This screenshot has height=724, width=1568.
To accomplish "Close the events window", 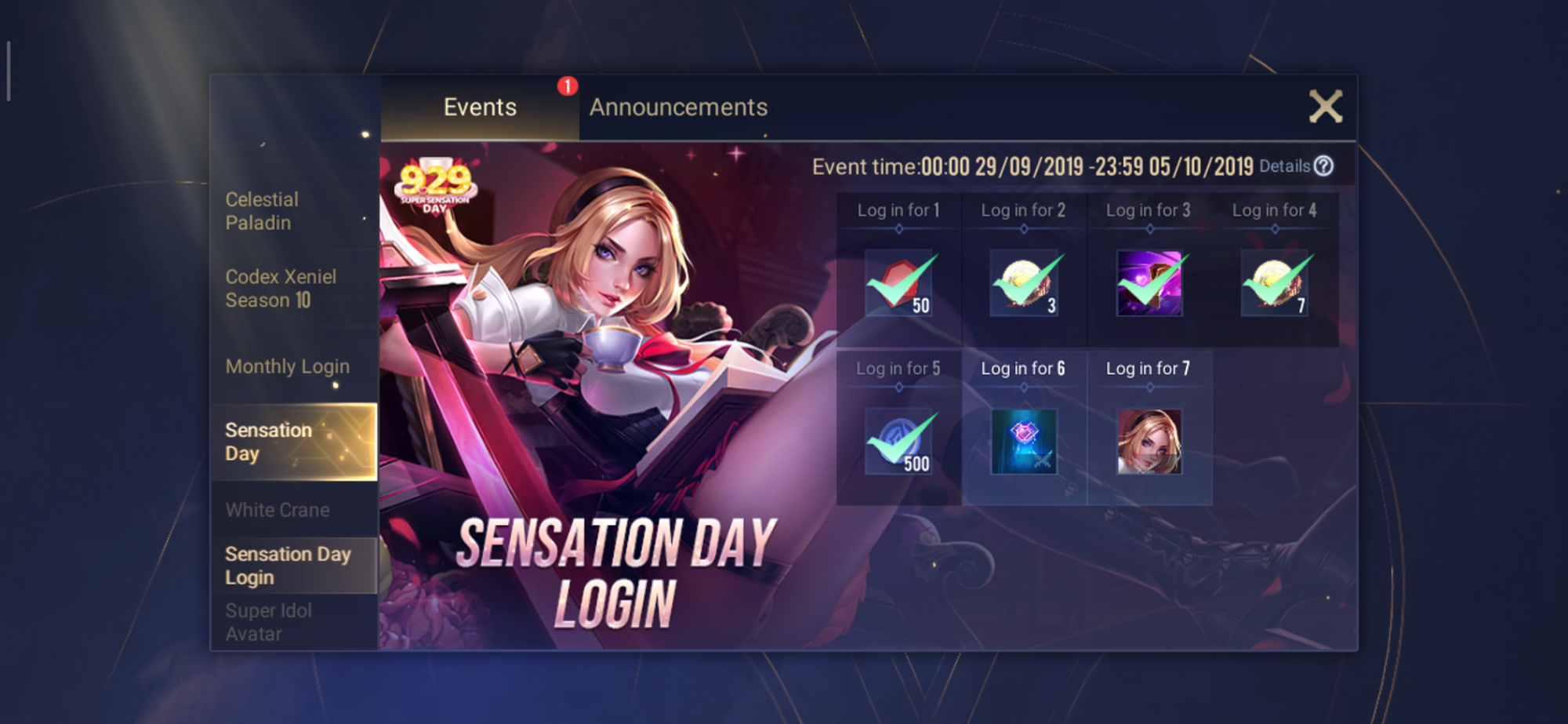I will [x=1325, y=106].
